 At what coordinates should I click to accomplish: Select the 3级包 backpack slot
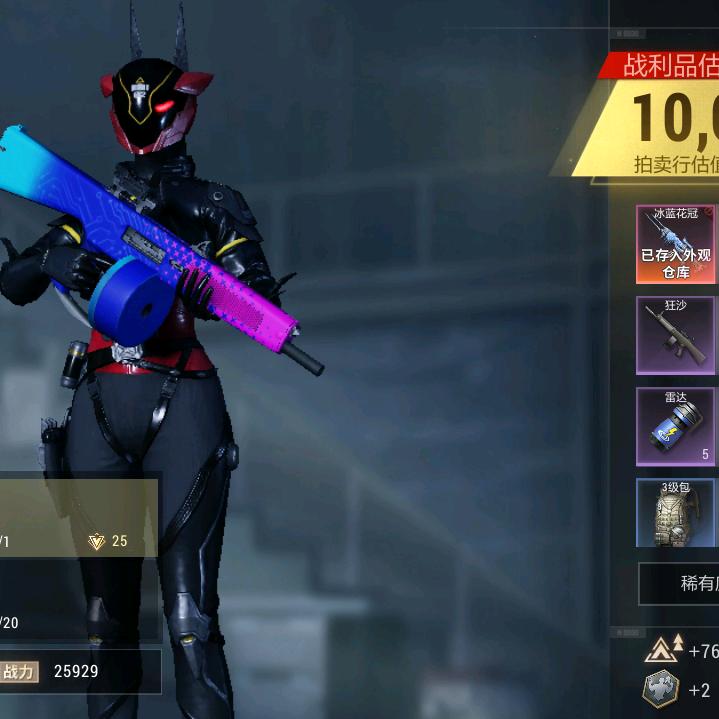675,513
